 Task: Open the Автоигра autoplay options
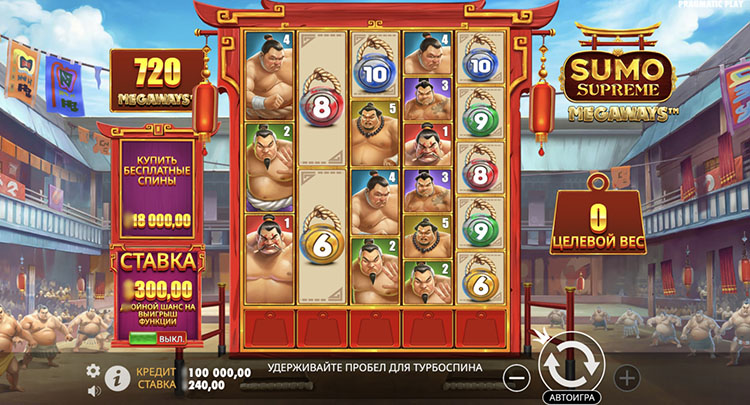point(571,395)
